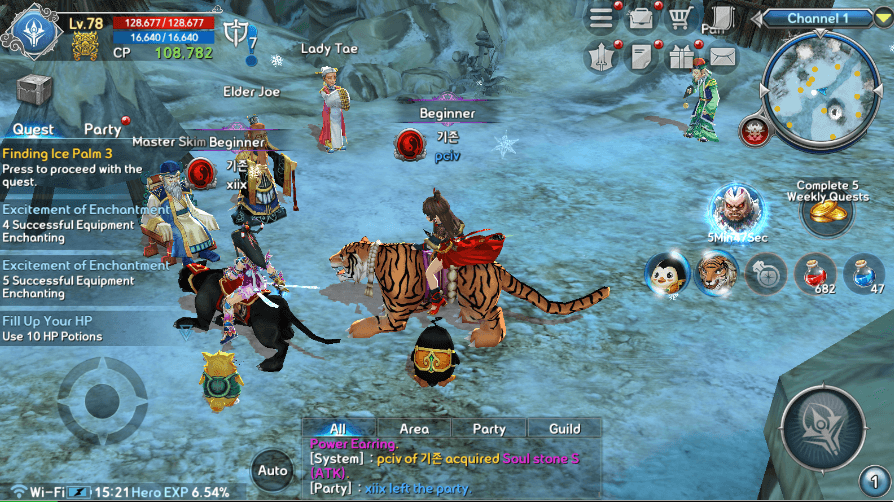The width and height of the screenshot is (894, 502).
Task: Switch to the Party tab
Action: coord(103,129)
